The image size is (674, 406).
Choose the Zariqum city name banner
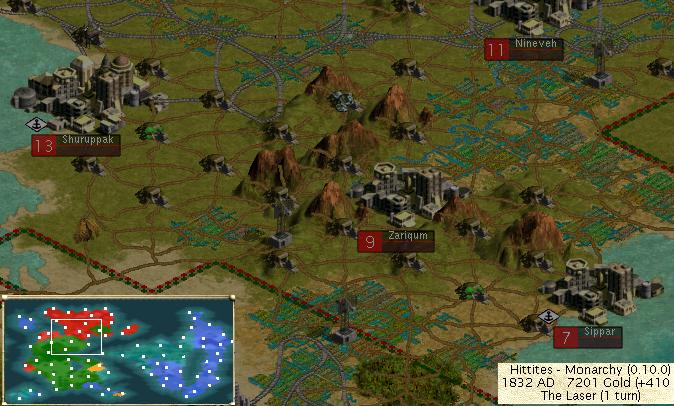tap(397, 240)
